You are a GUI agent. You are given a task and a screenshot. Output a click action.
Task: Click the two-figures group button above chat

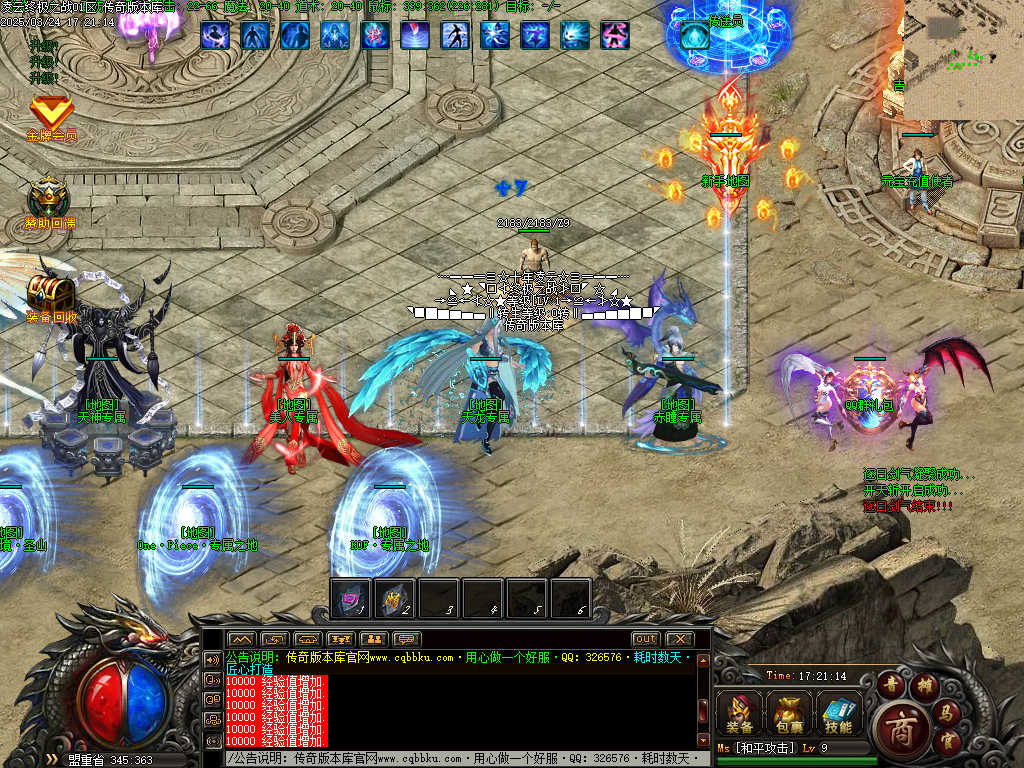point(373,639)
